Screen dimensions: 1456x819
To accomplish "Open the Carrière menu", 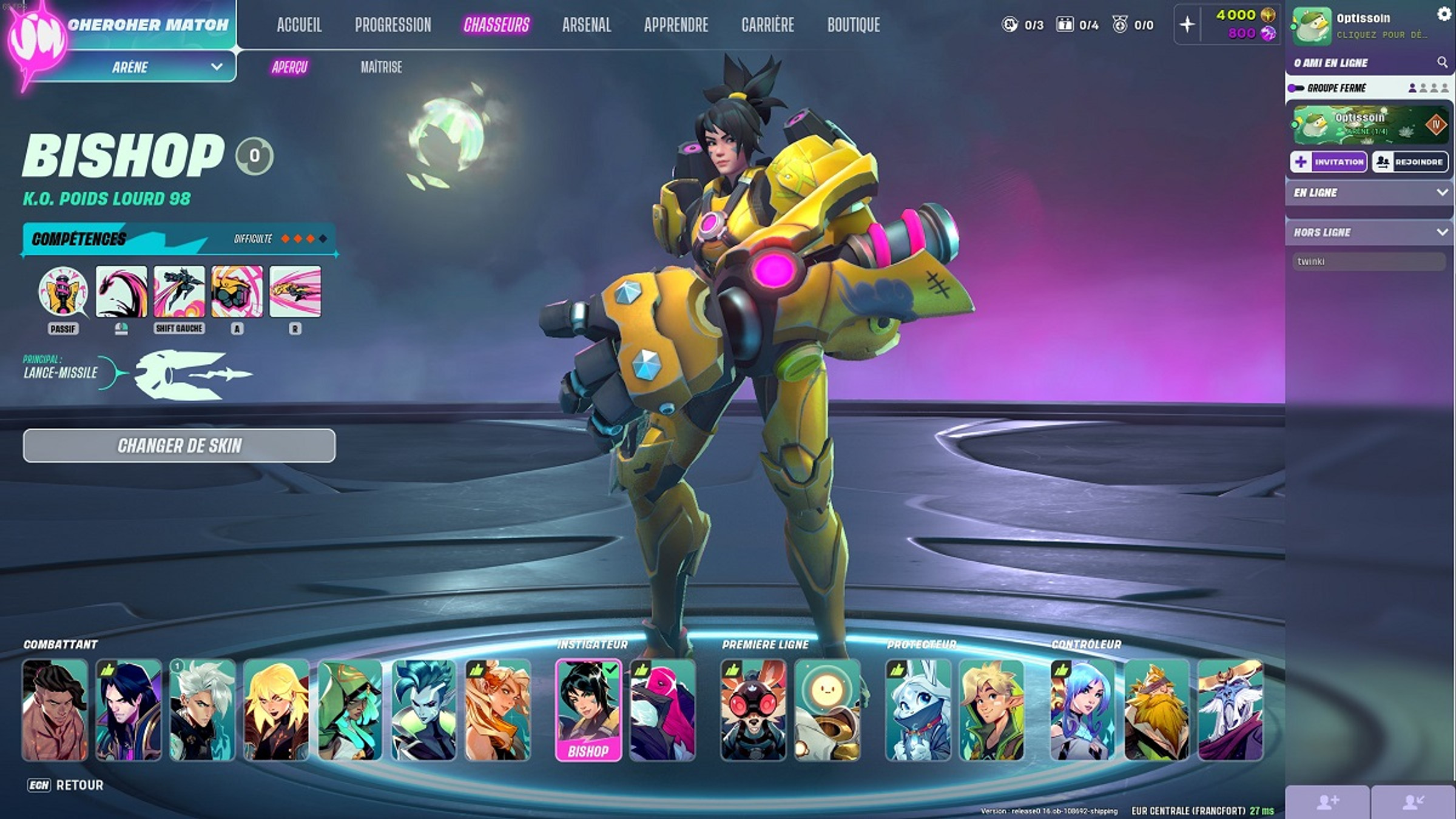I will 767,25.
